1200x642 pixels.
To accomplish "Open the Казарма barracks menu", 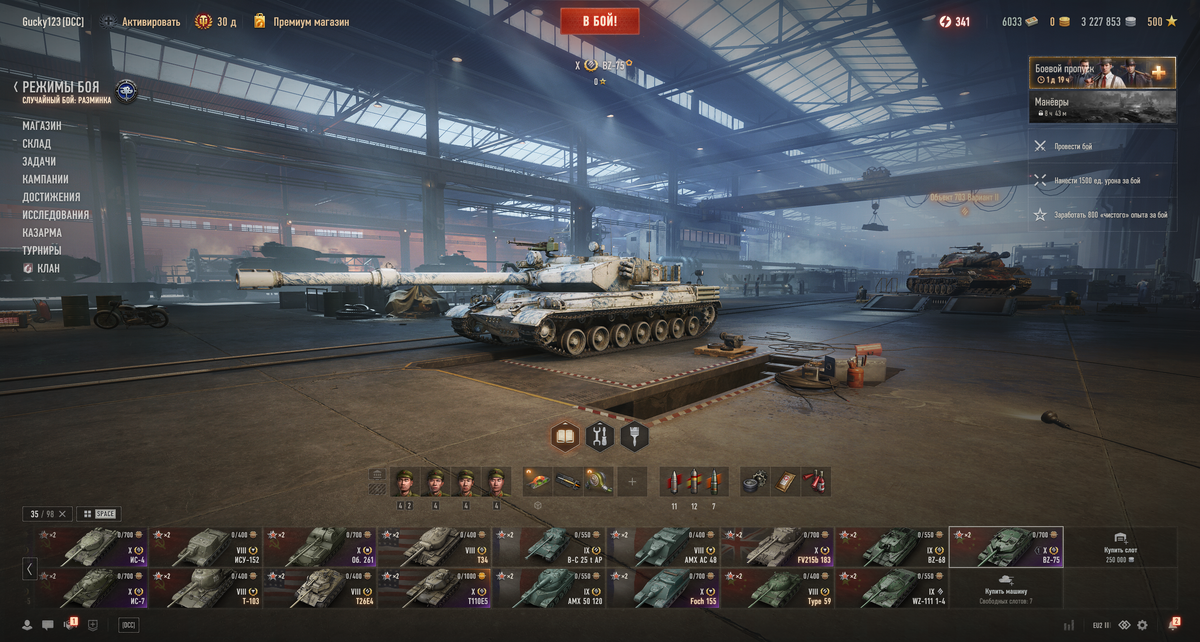I will pos(42,233).
